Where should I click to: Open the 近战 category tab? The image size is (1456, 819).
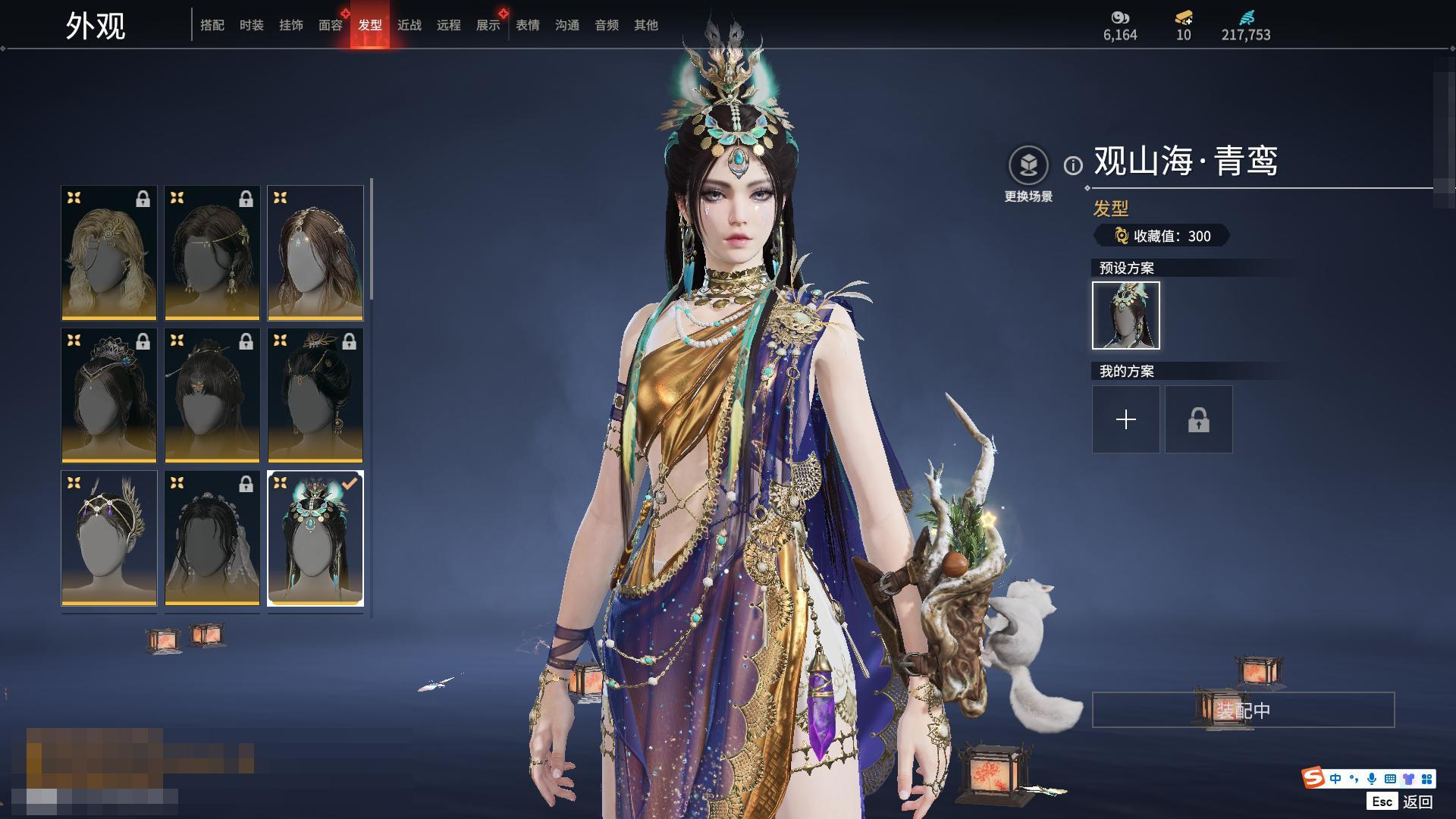[409, 25]
